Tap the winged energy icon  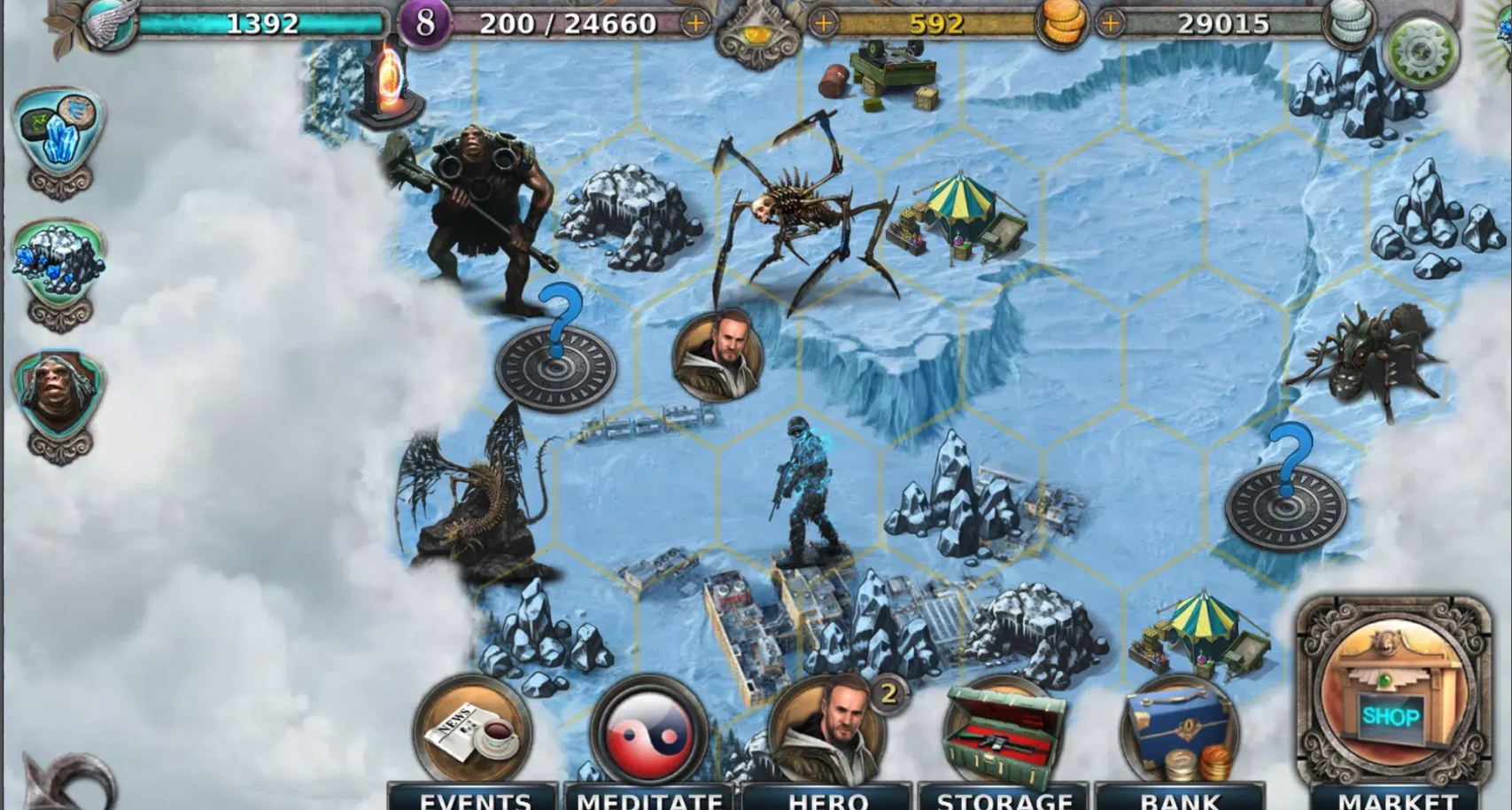coord(111,24)
